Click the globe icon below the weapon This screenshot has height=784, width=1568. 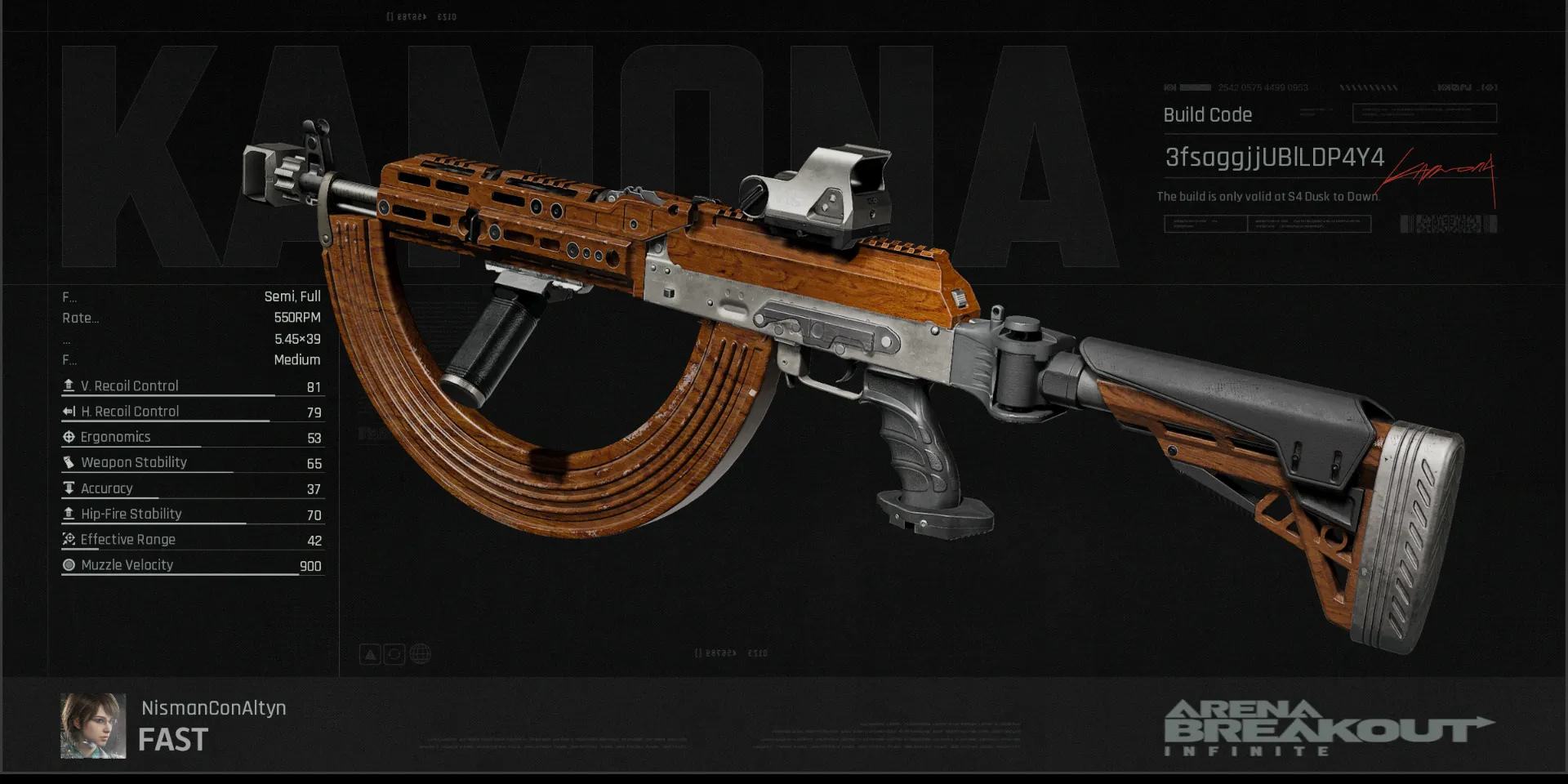tap(420, 654)
